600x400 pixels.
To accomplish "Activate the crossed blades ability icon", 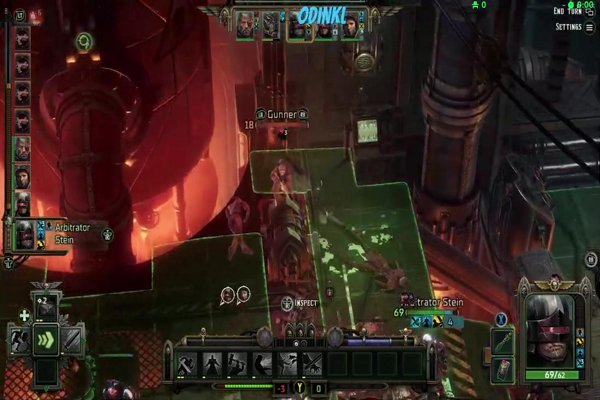I will (x=312, y=363).
